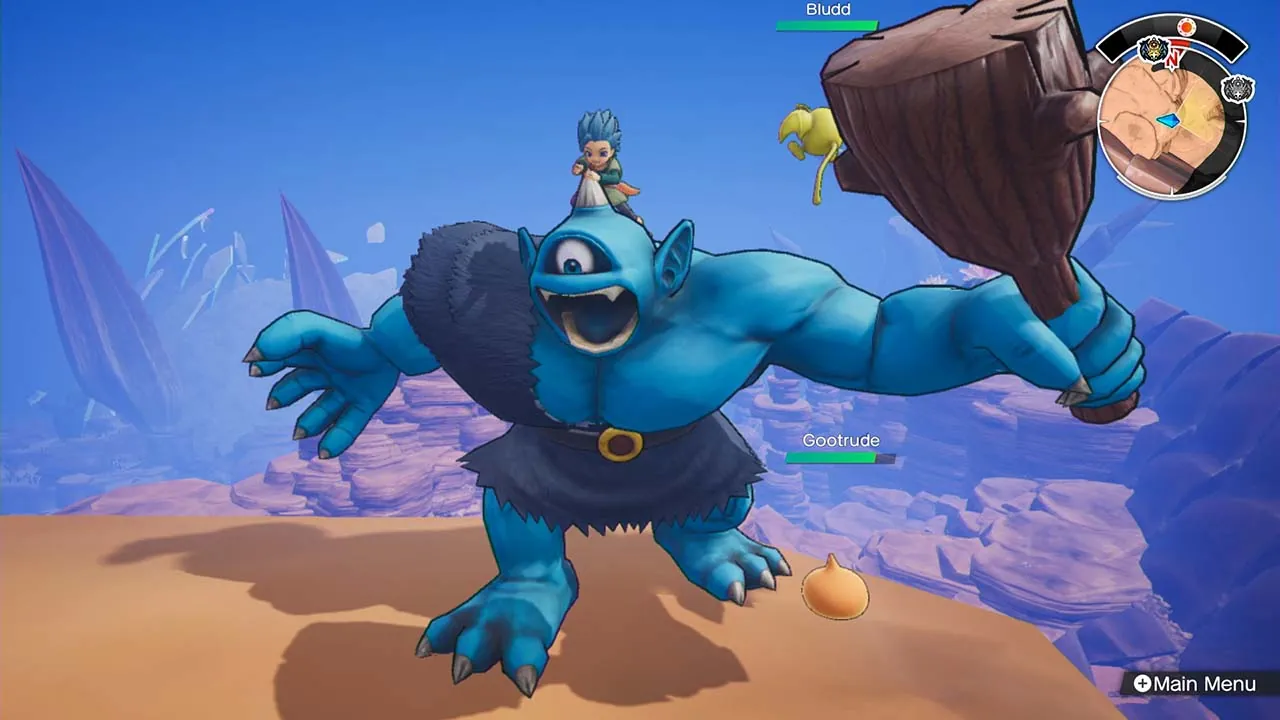The image size is (1280, 720).
Task: Select the cyclops monster Gootrude
Action: click(x=590, y=400)
